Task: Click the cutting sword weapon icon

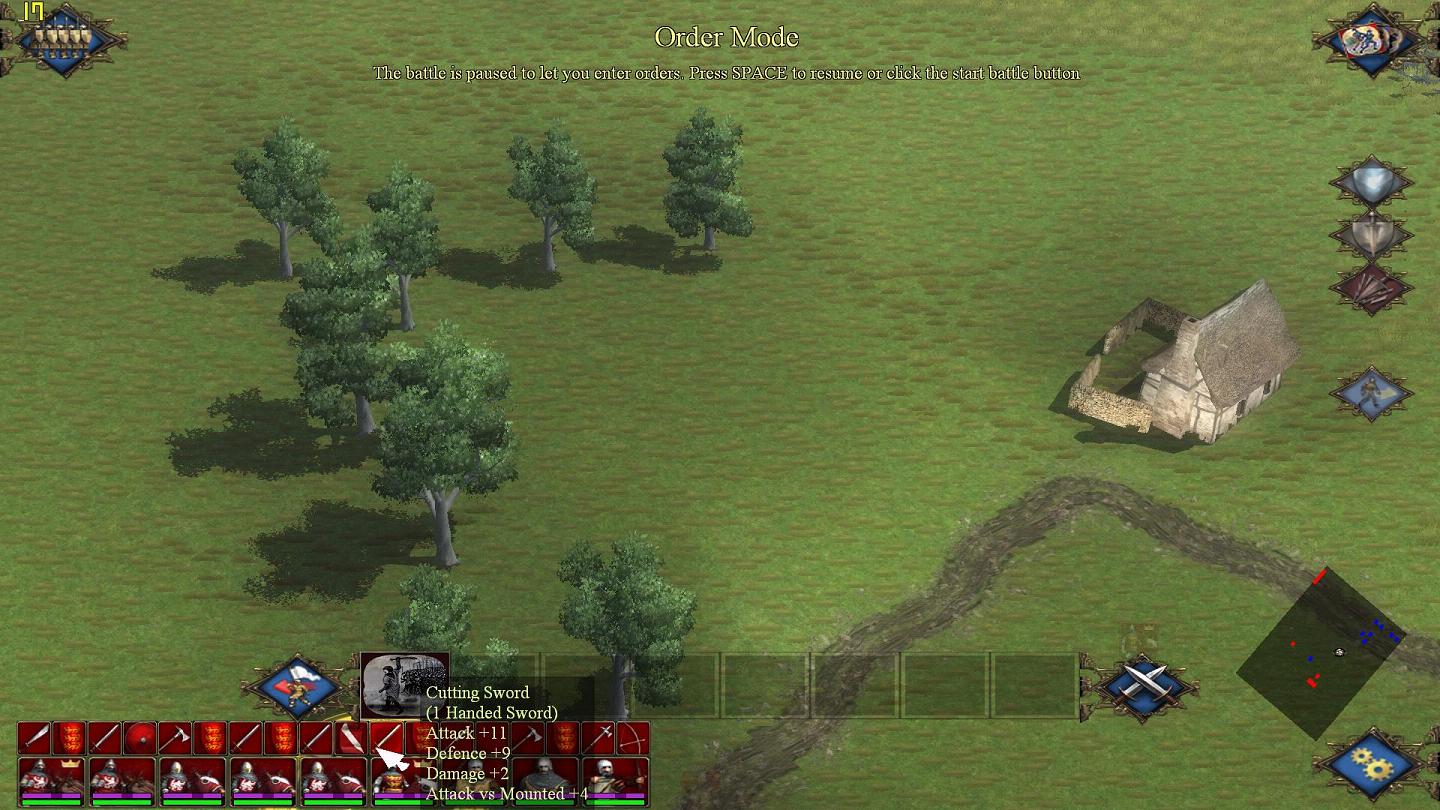Action: pyautogui.click(x=386, y=739)
